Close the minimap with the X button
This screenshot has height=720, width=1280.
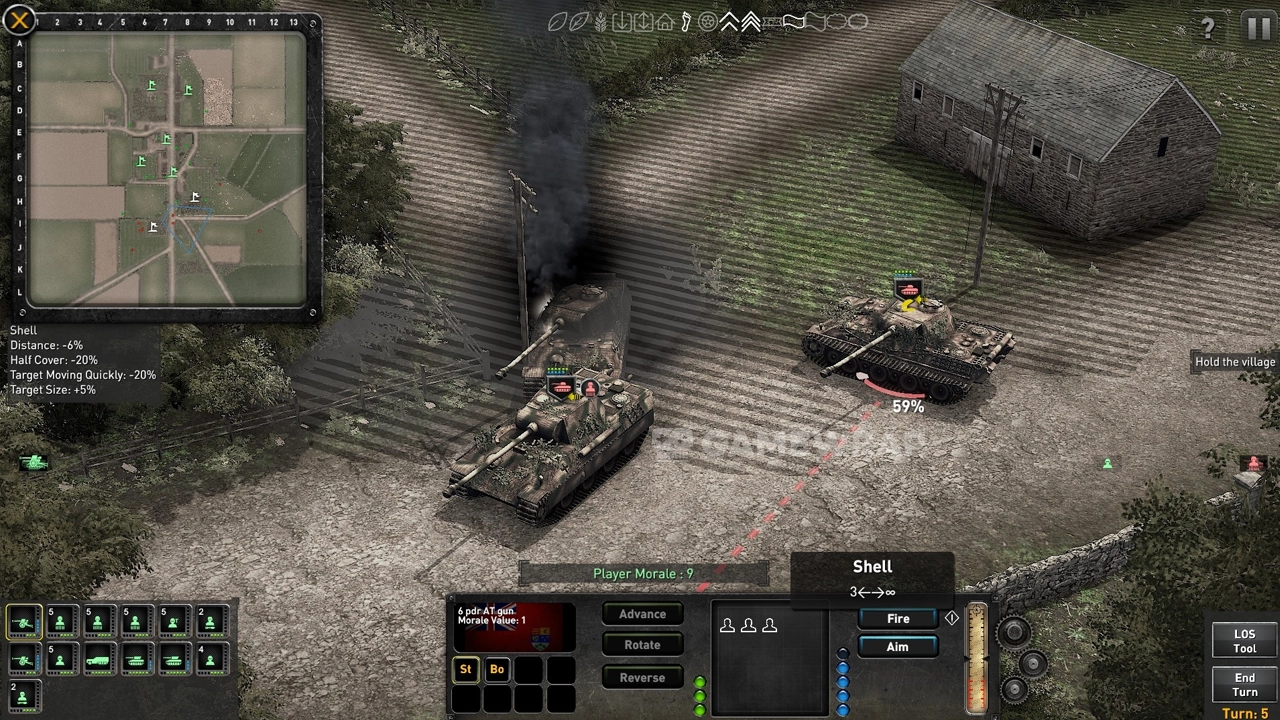tap(20, 20)
